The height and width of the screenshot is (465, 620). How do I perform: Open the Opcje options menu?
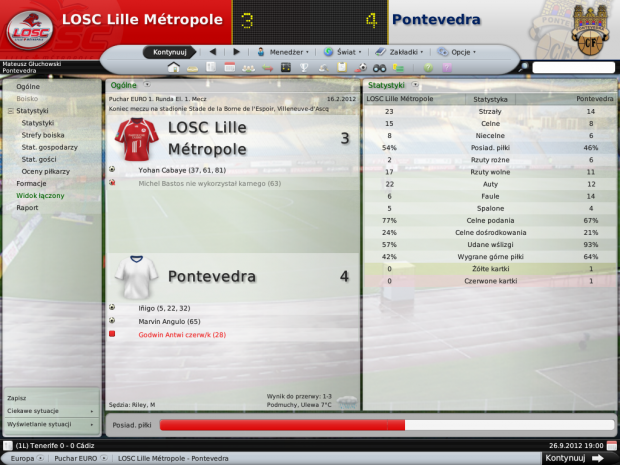click(458, 51)
